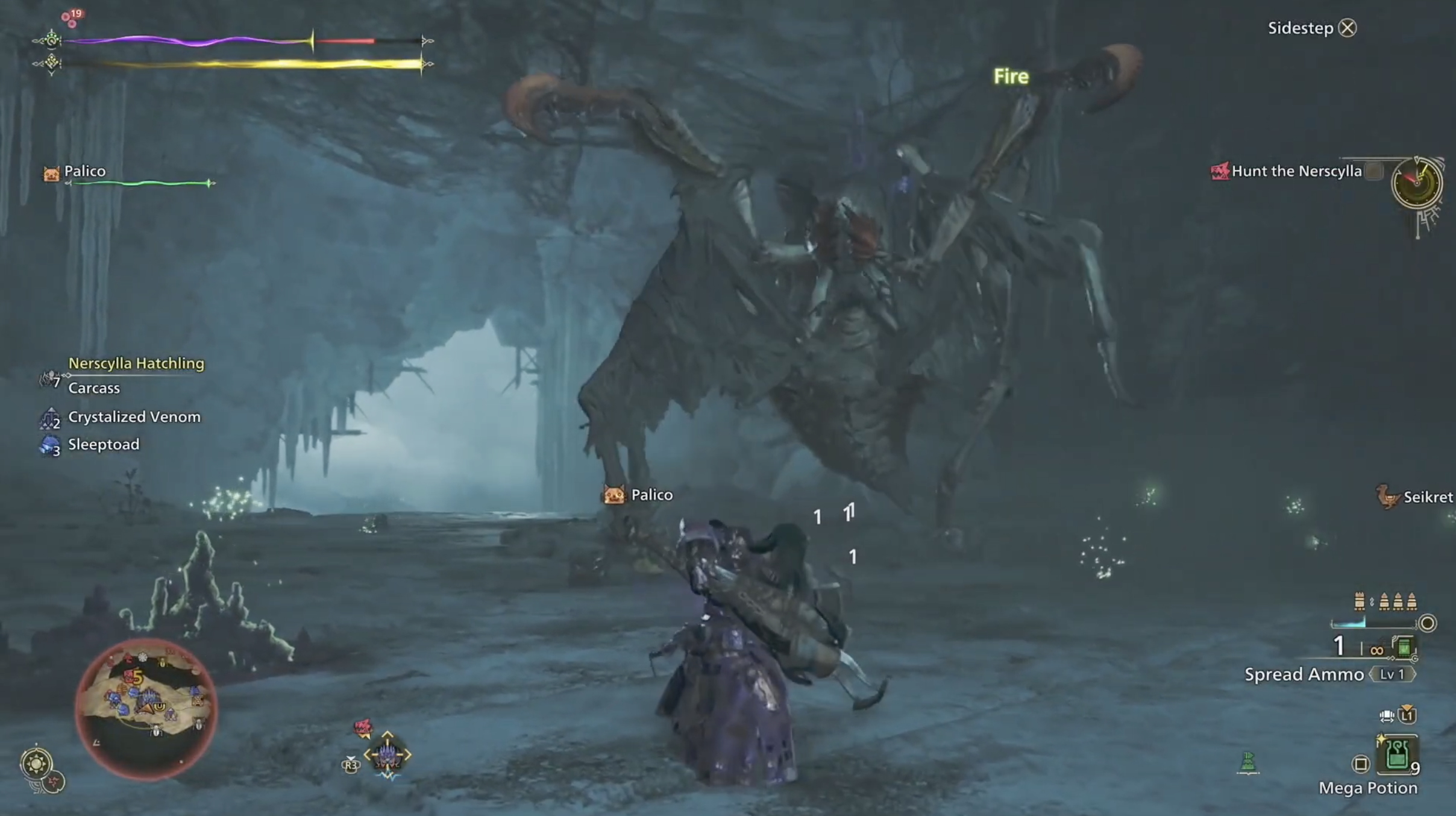1456x816 pixels.
Task: Select the Sleeptoad entry
Action: coord(103,445)
